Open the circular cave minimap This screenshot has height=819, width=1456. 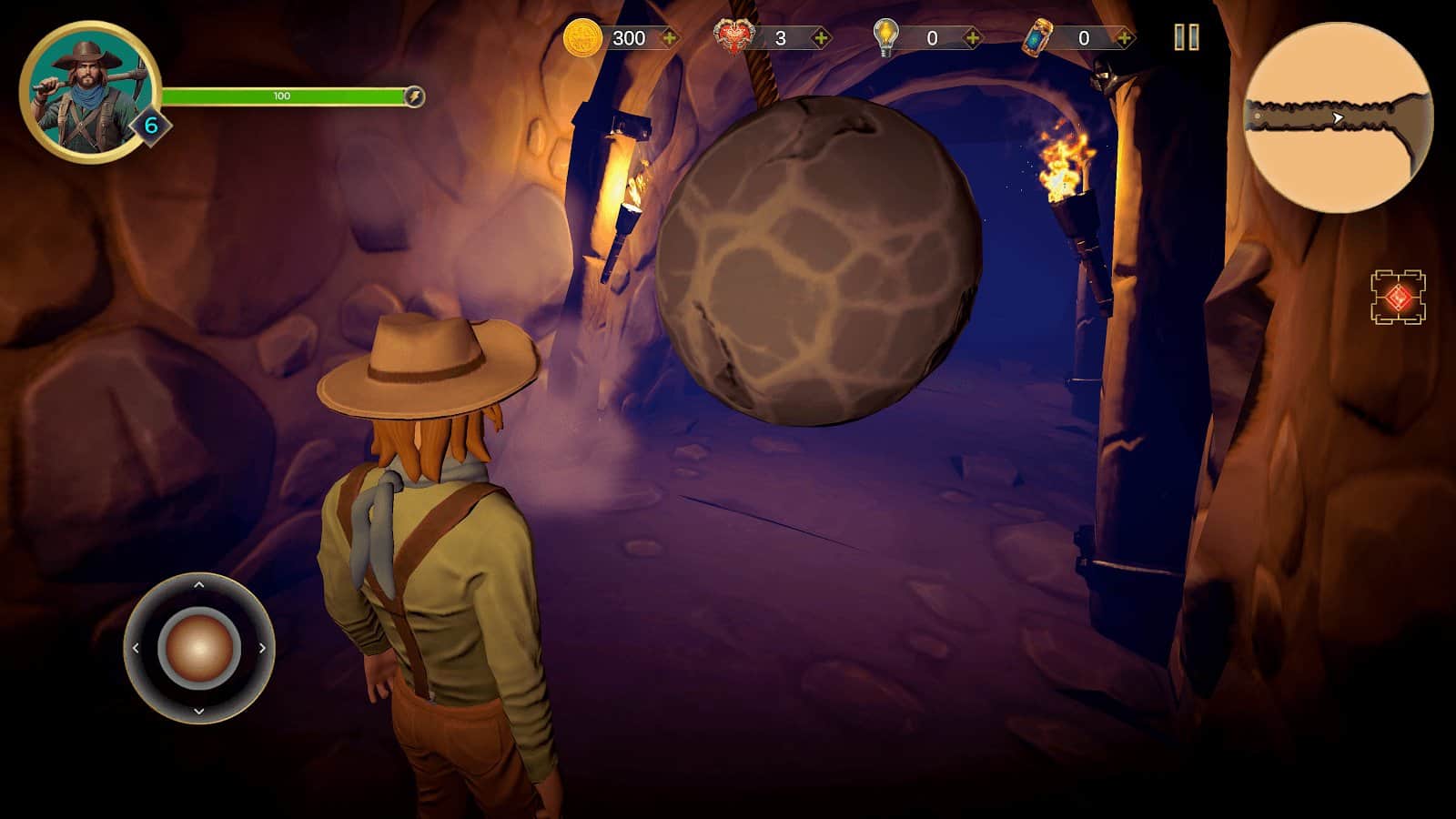1338,118
